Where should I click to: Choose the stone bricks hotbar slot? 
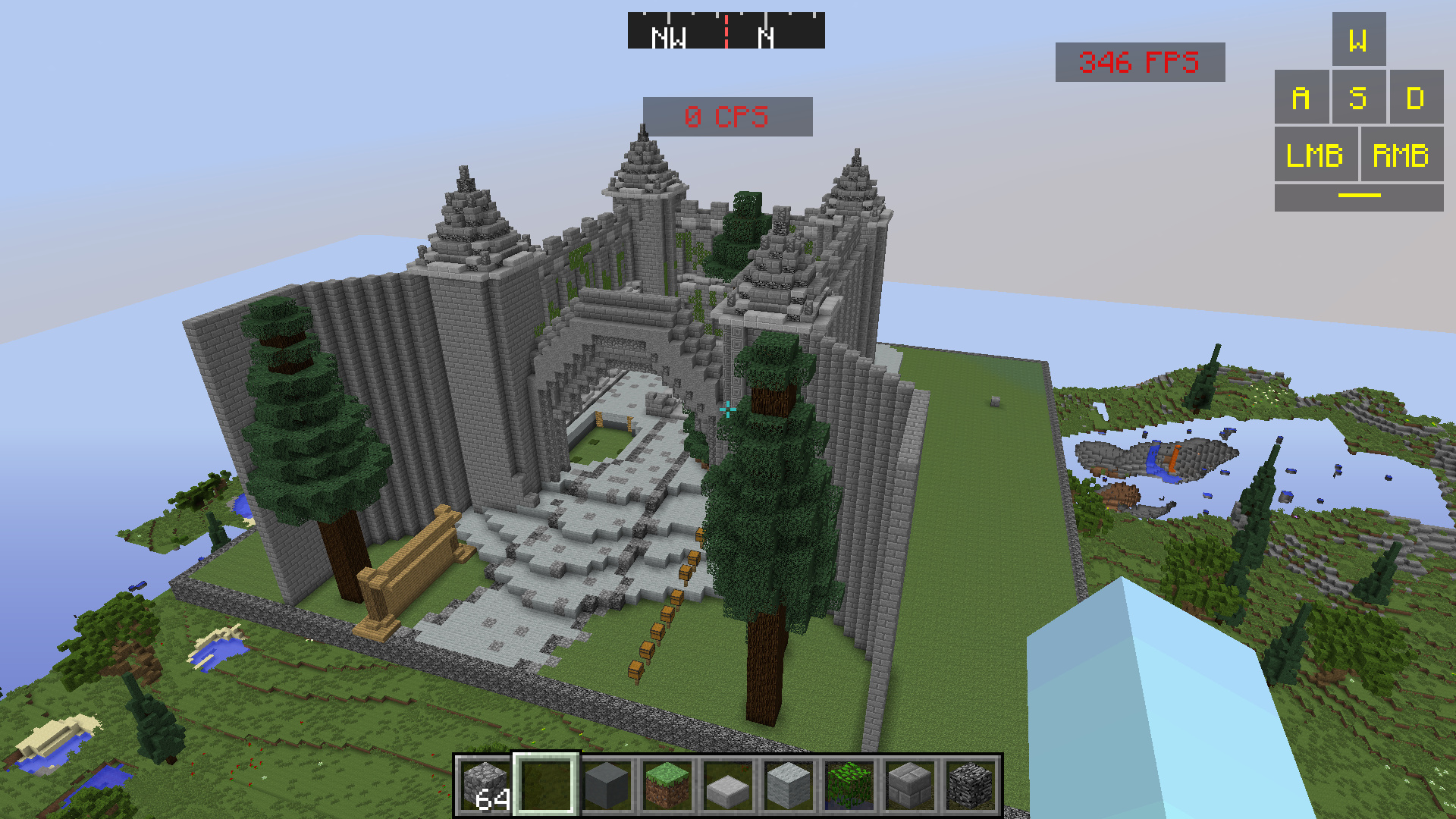910,786
